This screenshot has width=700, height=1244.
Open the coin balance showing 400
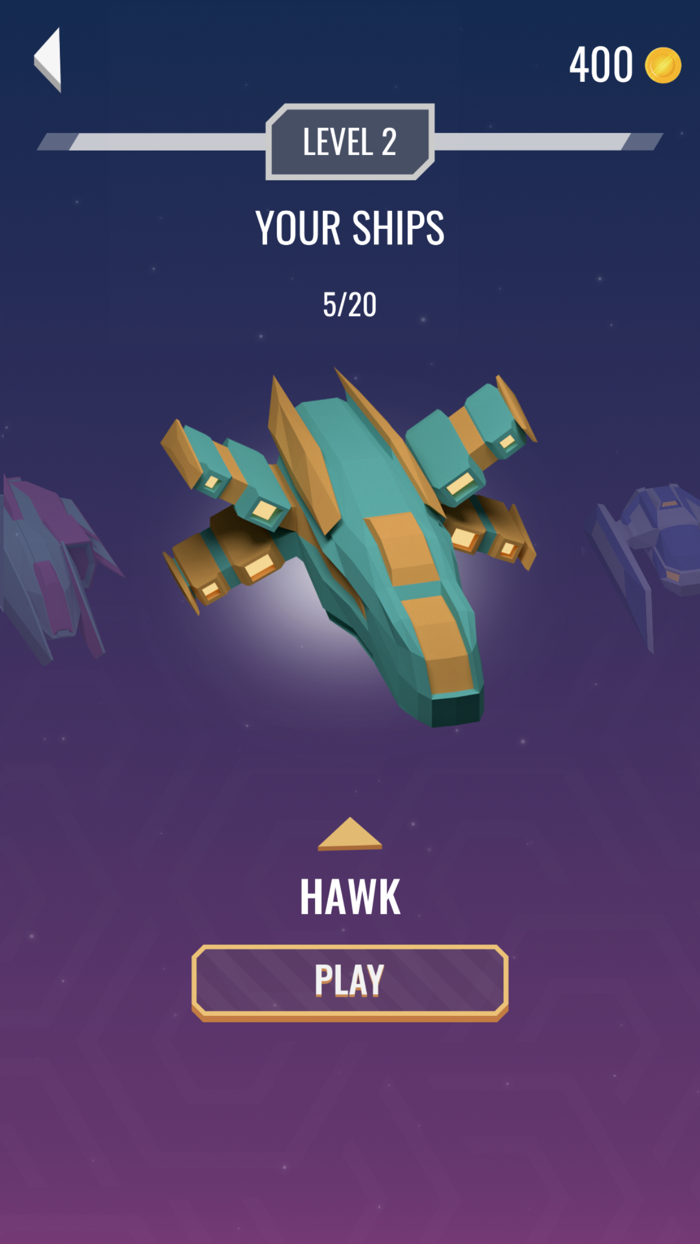pos(624,66)
